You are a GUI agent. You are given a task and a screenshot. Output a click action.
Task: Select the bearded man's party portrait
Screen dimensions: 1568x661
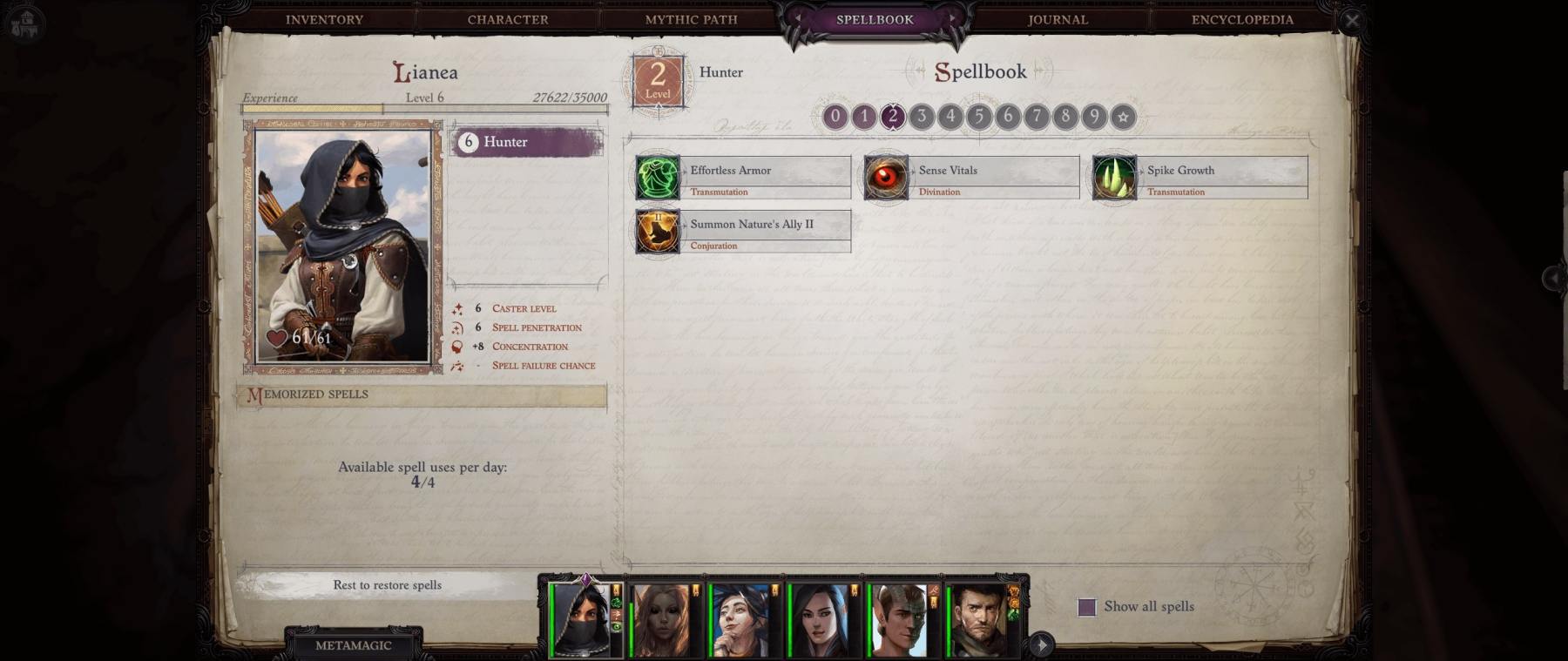point(981,620)
